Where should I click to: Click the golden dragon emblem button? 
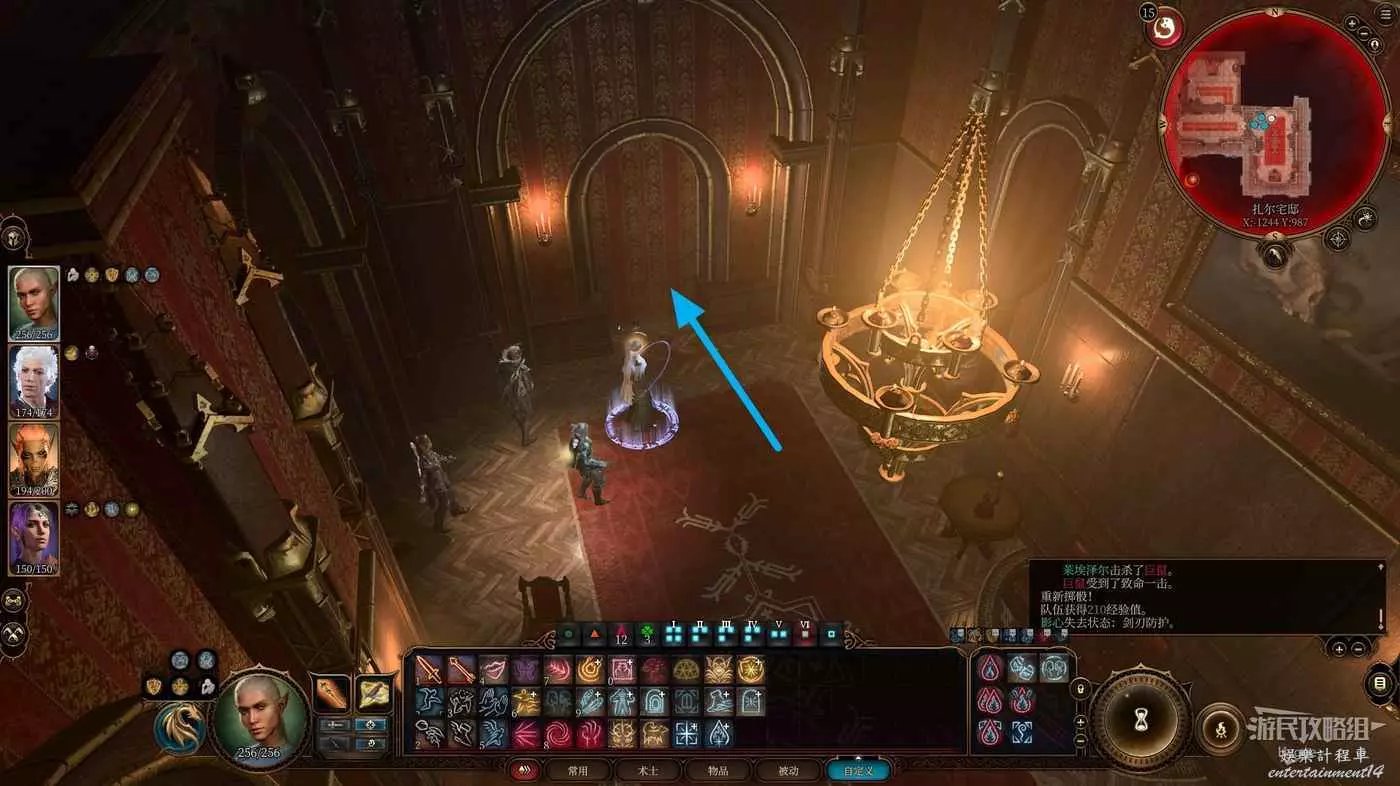point(179,727)
